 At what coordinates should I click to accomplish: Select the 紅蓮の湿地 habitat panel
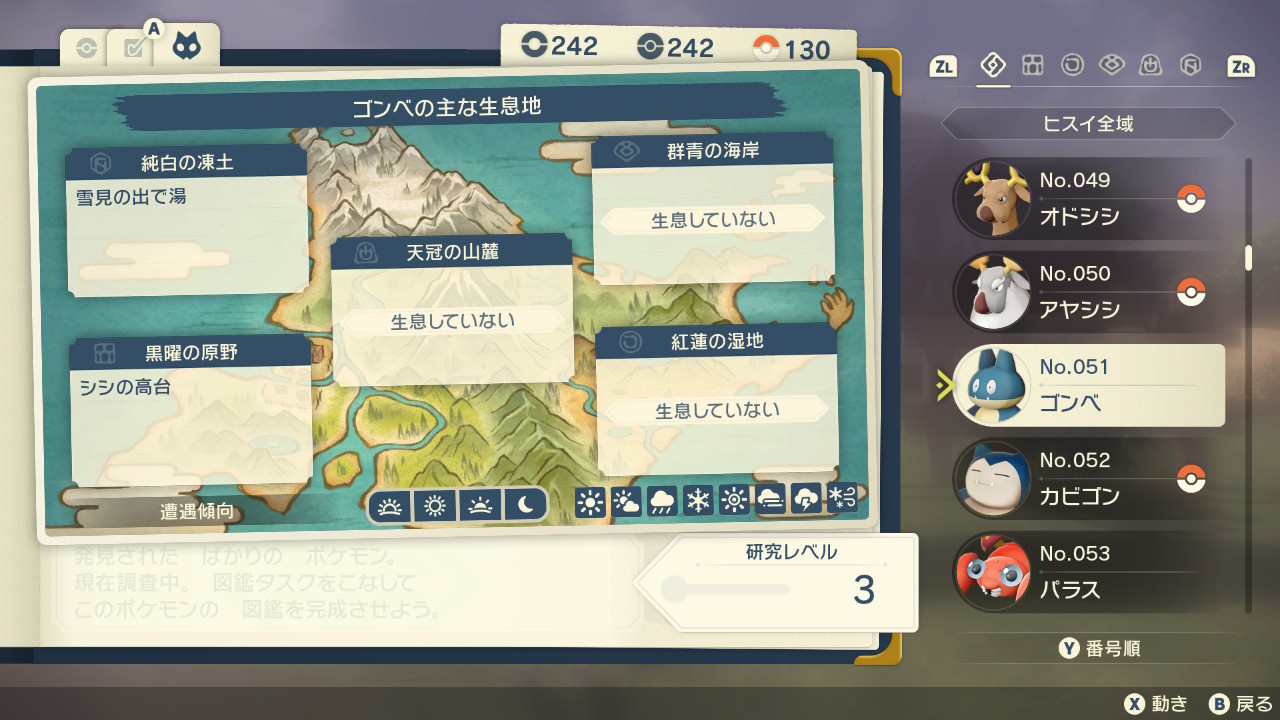[716, 400]
